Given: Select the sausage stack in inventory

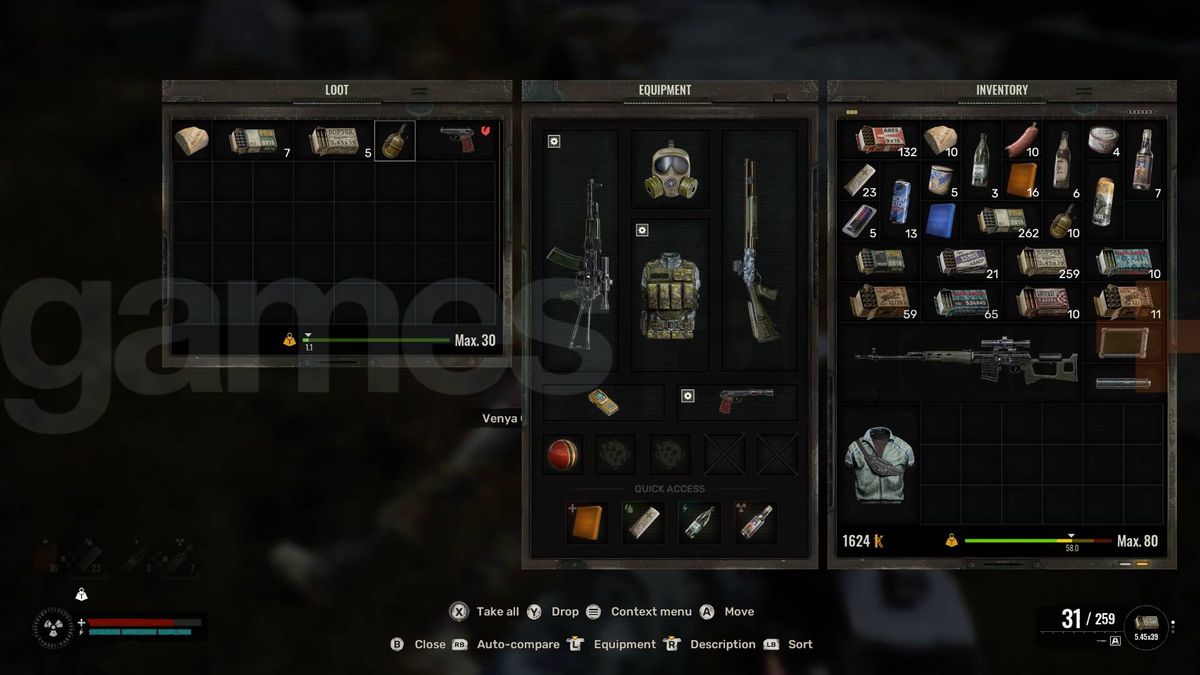Looking at the screenshot, I should coord(1021,140).
